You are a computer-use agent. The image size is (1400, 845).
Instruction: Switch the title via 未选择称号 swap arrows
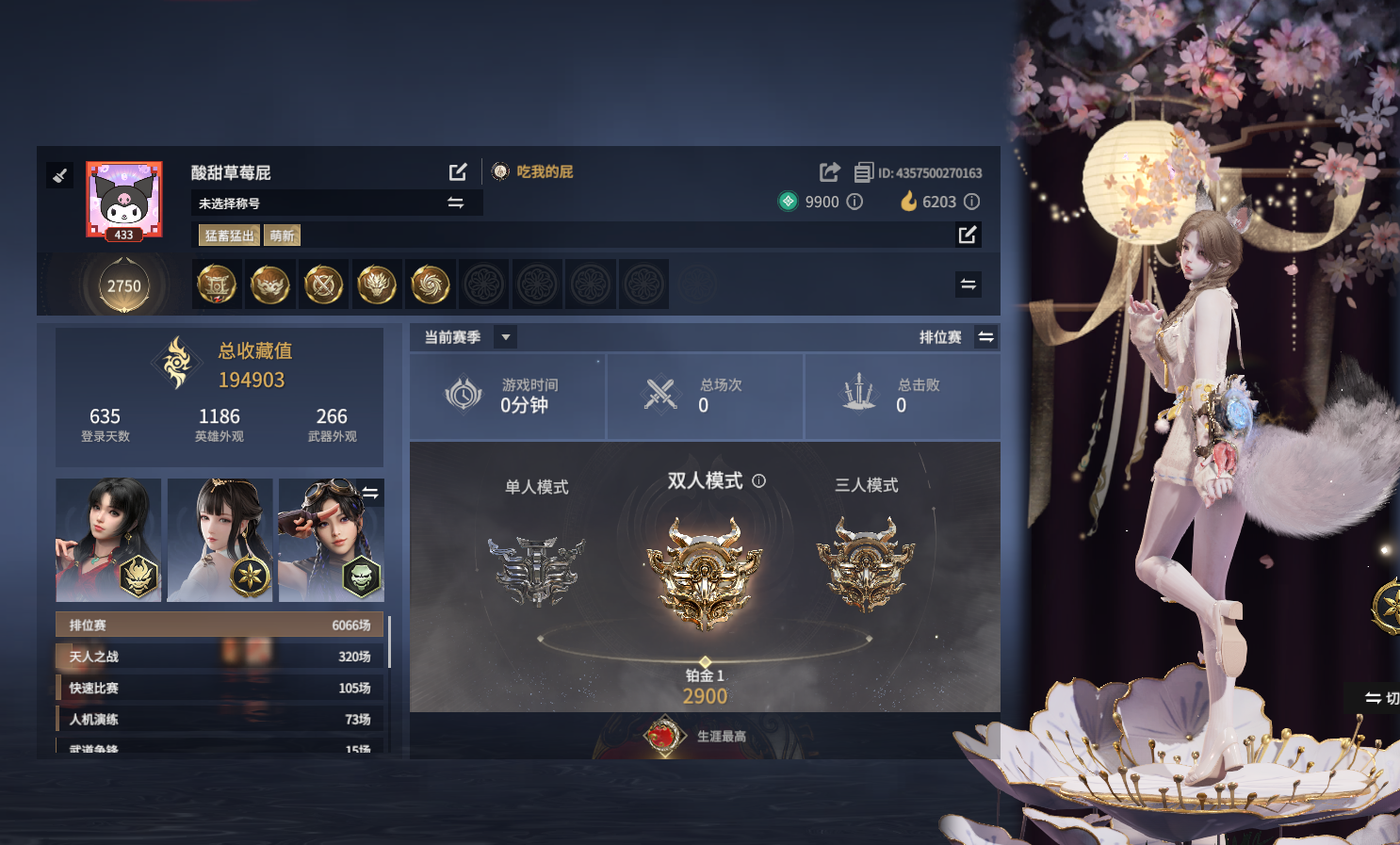pos(455,203)
